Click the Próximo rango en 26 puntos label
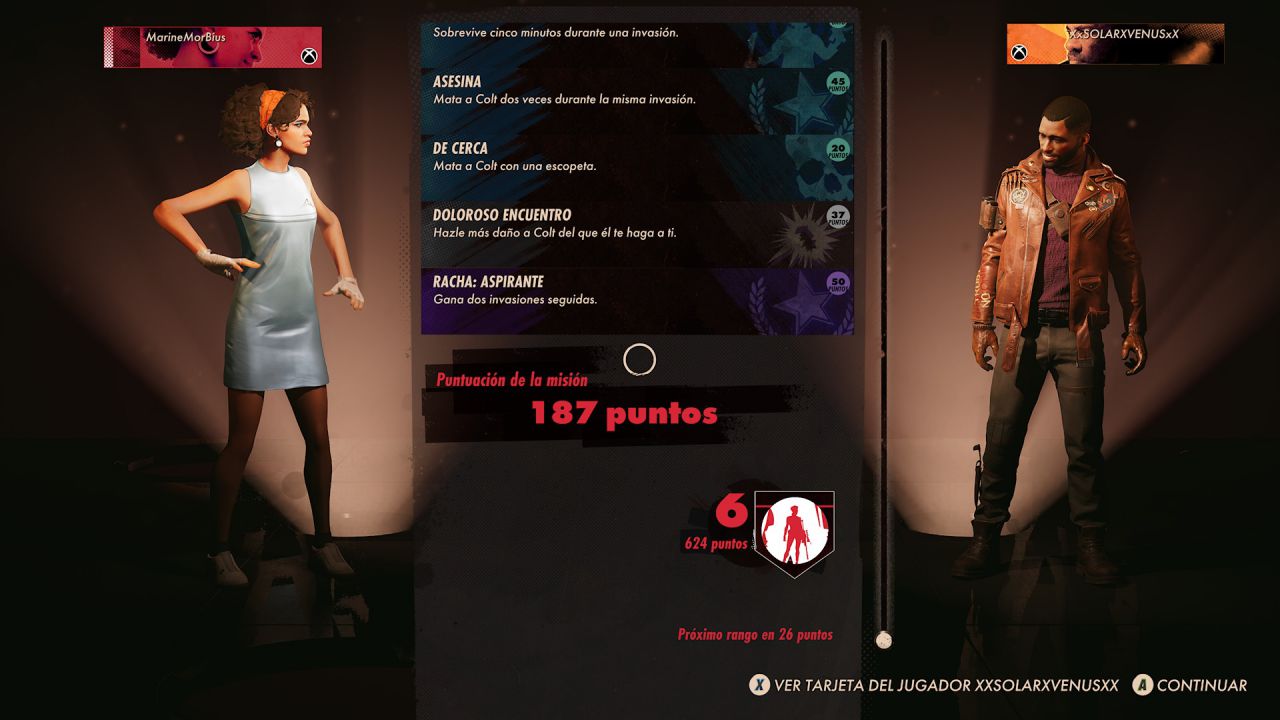Viewport: 1280px width, 720px height. point(755,634)
